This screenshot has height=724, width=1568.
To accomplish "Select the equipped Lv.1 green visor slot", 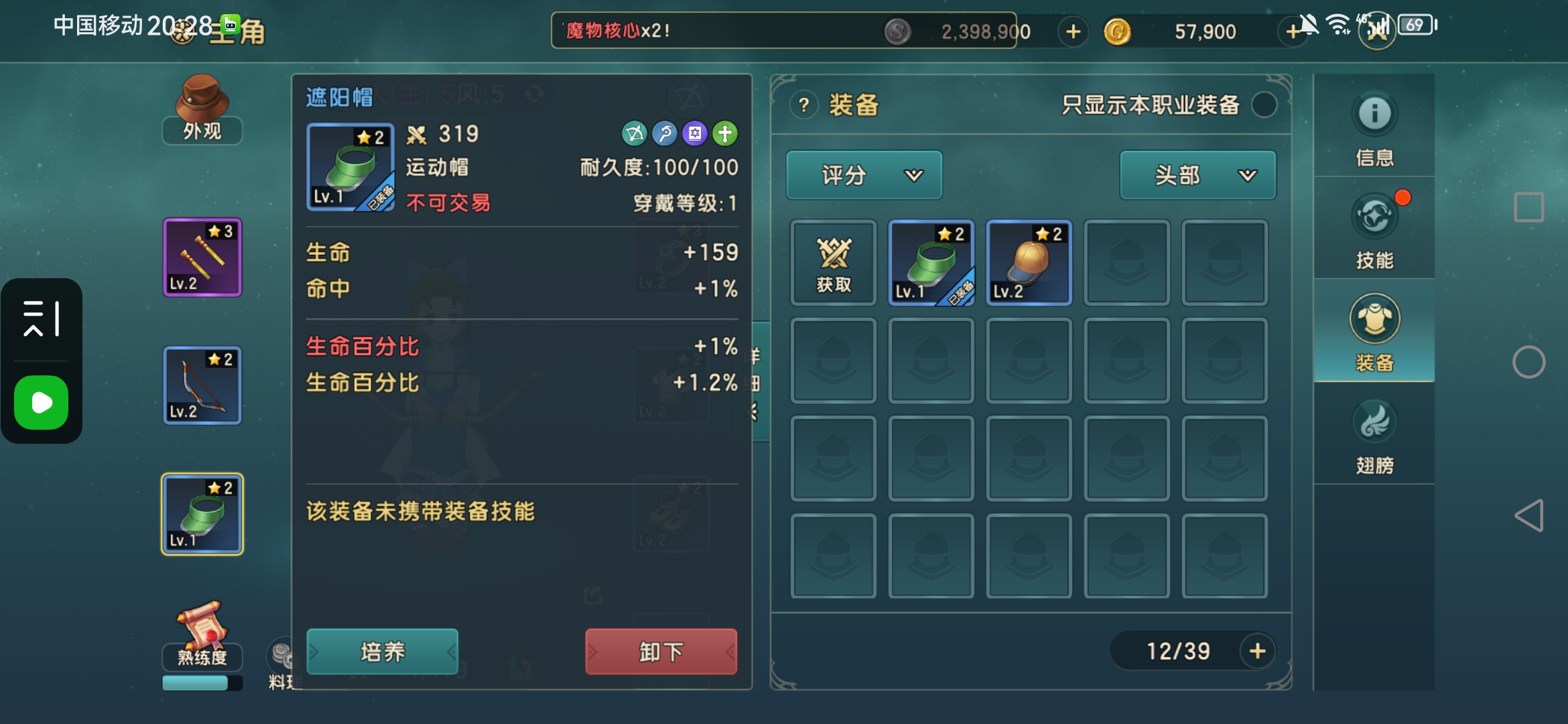I will (x=931, y=263).
